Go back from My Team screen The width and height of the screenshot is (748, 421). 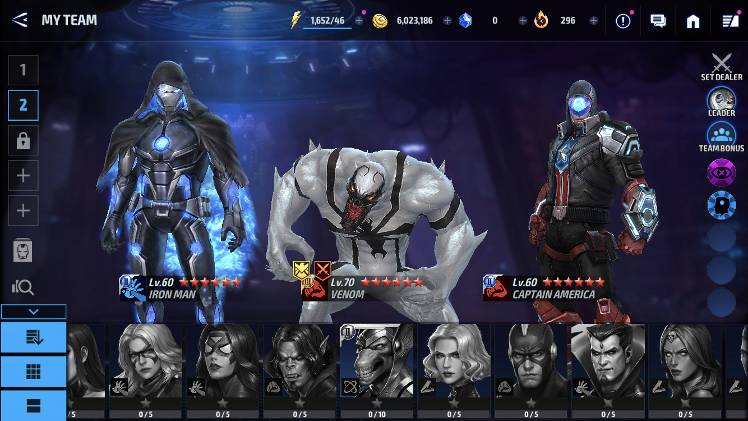point(19,20)
